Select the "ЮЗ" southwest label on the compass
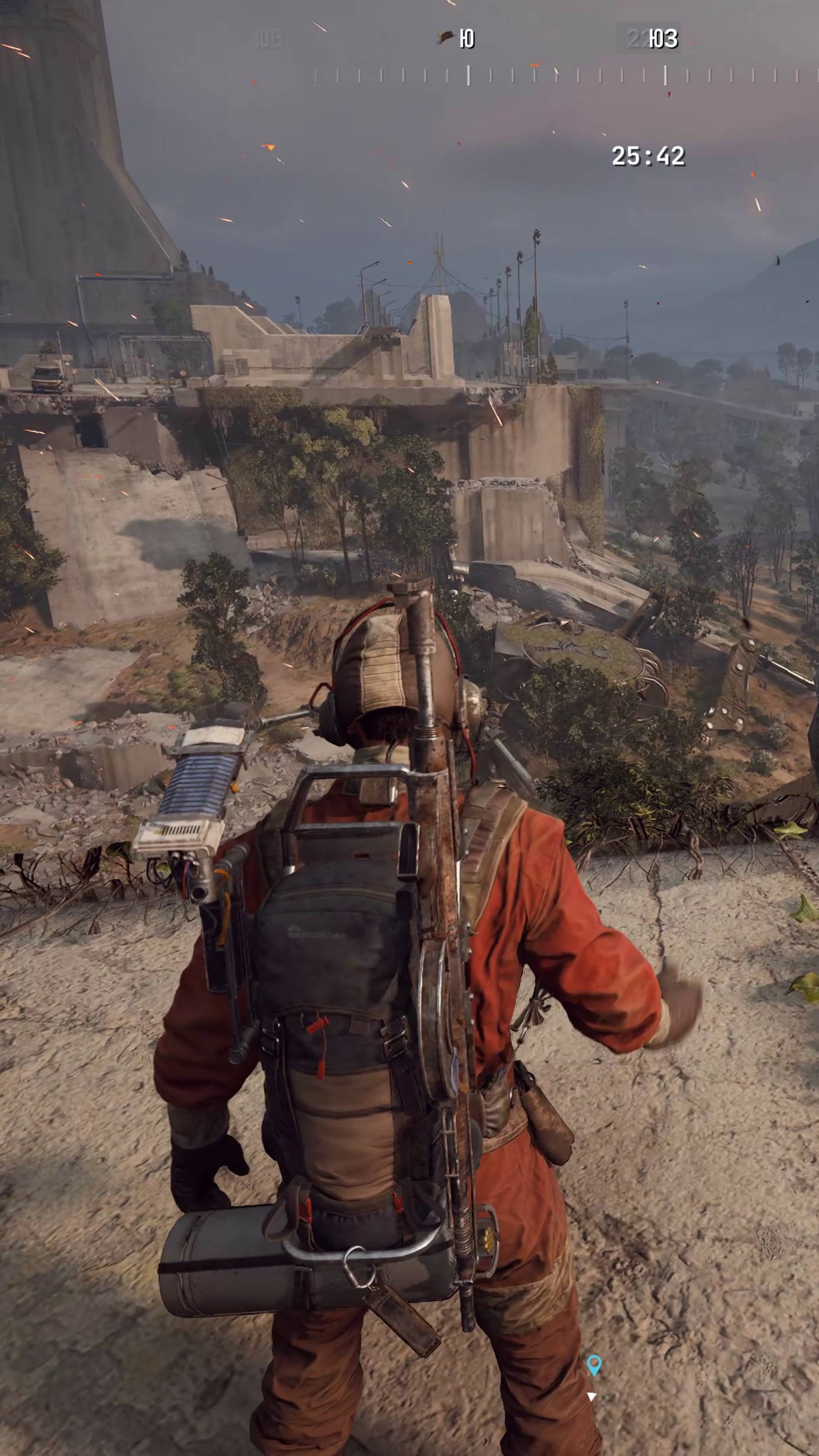819x1456 pixels. pyautogui.click(x=663, y=39)
